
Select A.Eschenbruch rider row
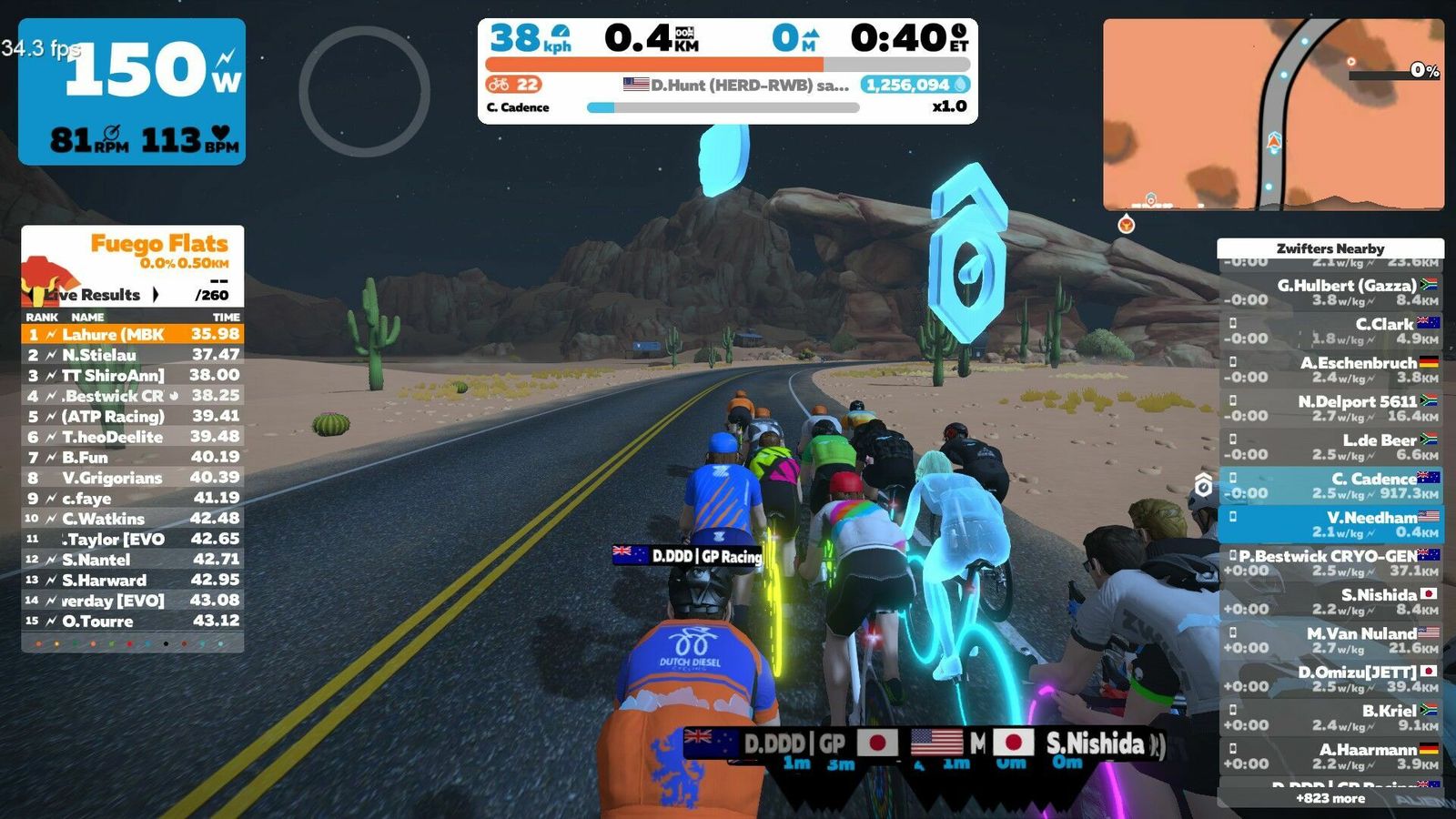[x=1330, y=369]
